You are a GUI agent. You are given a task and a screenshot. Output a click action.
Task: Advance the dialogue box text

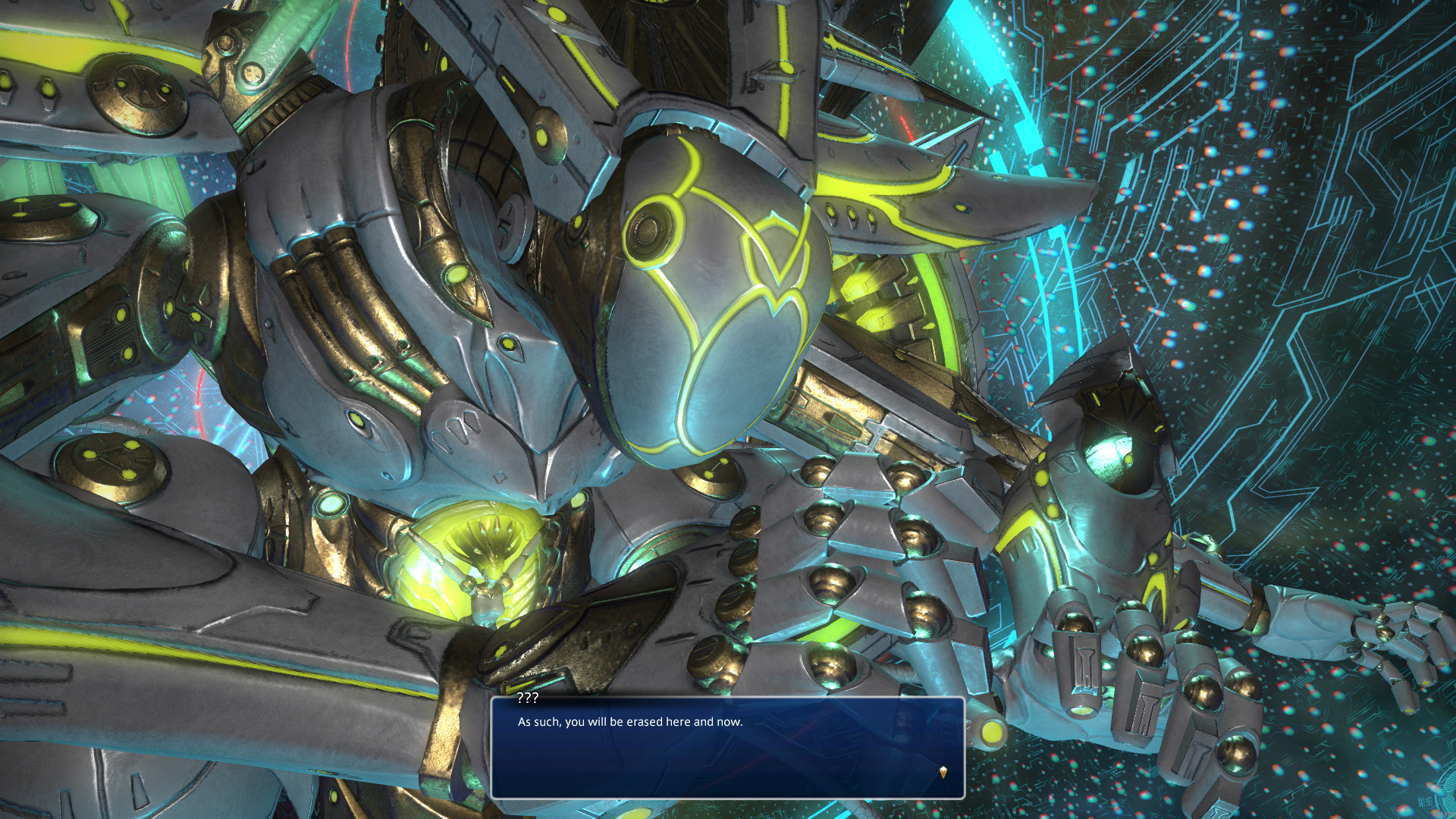pos(726,747)
